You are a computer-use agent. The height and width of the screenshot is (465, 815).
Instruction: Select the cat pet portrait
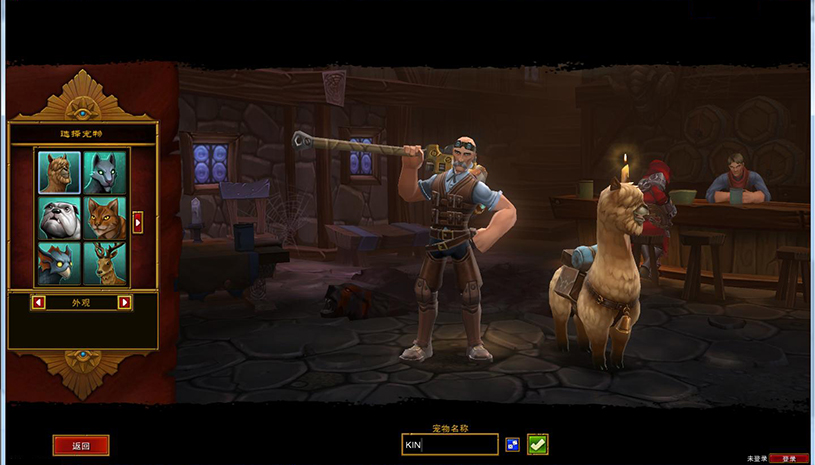105,218
